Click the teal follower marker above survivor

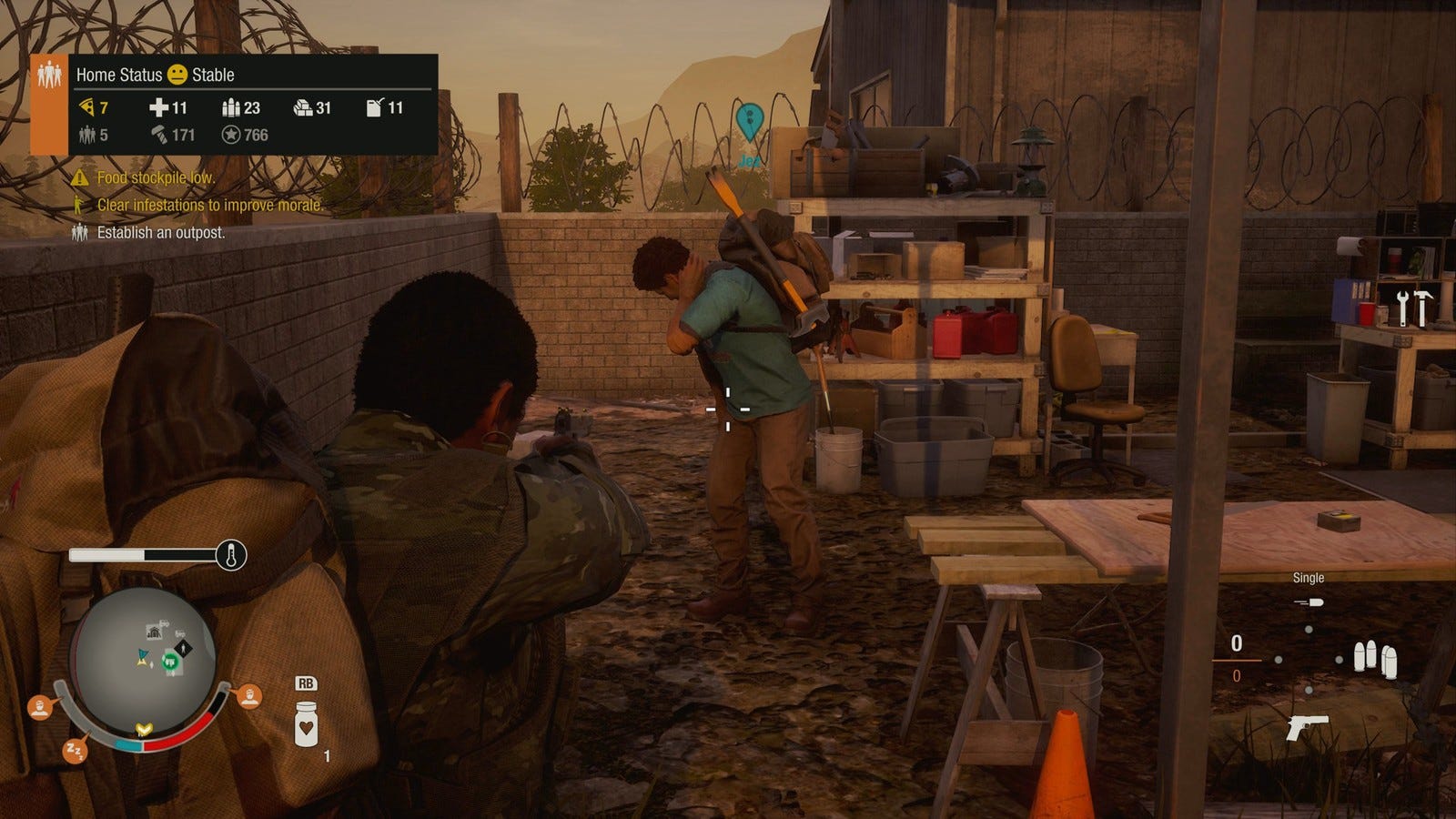click(x=748, y=121)
